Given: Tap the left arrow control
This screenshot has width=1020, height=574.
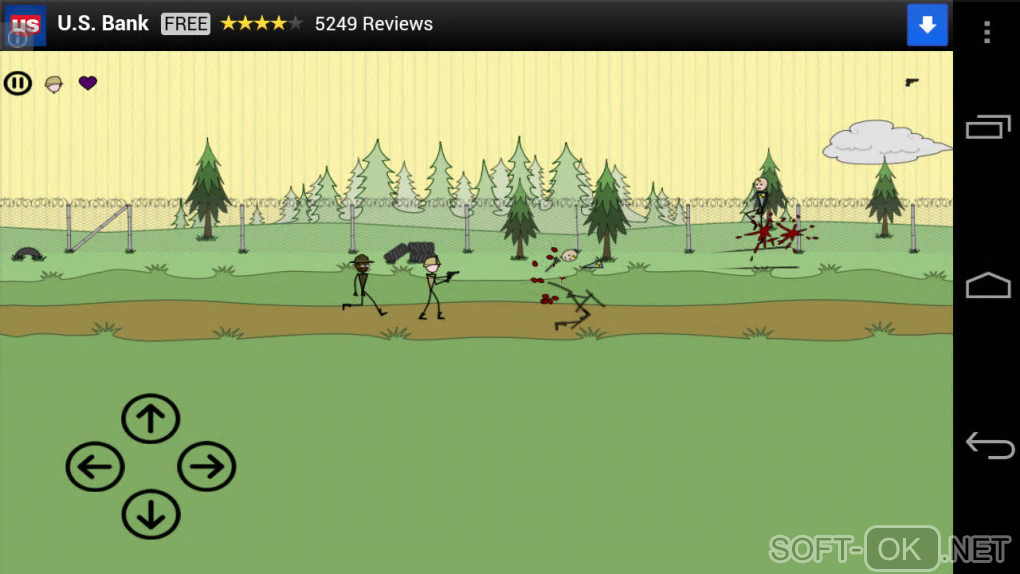Looking at the screenshot, I should click(95, 467).
